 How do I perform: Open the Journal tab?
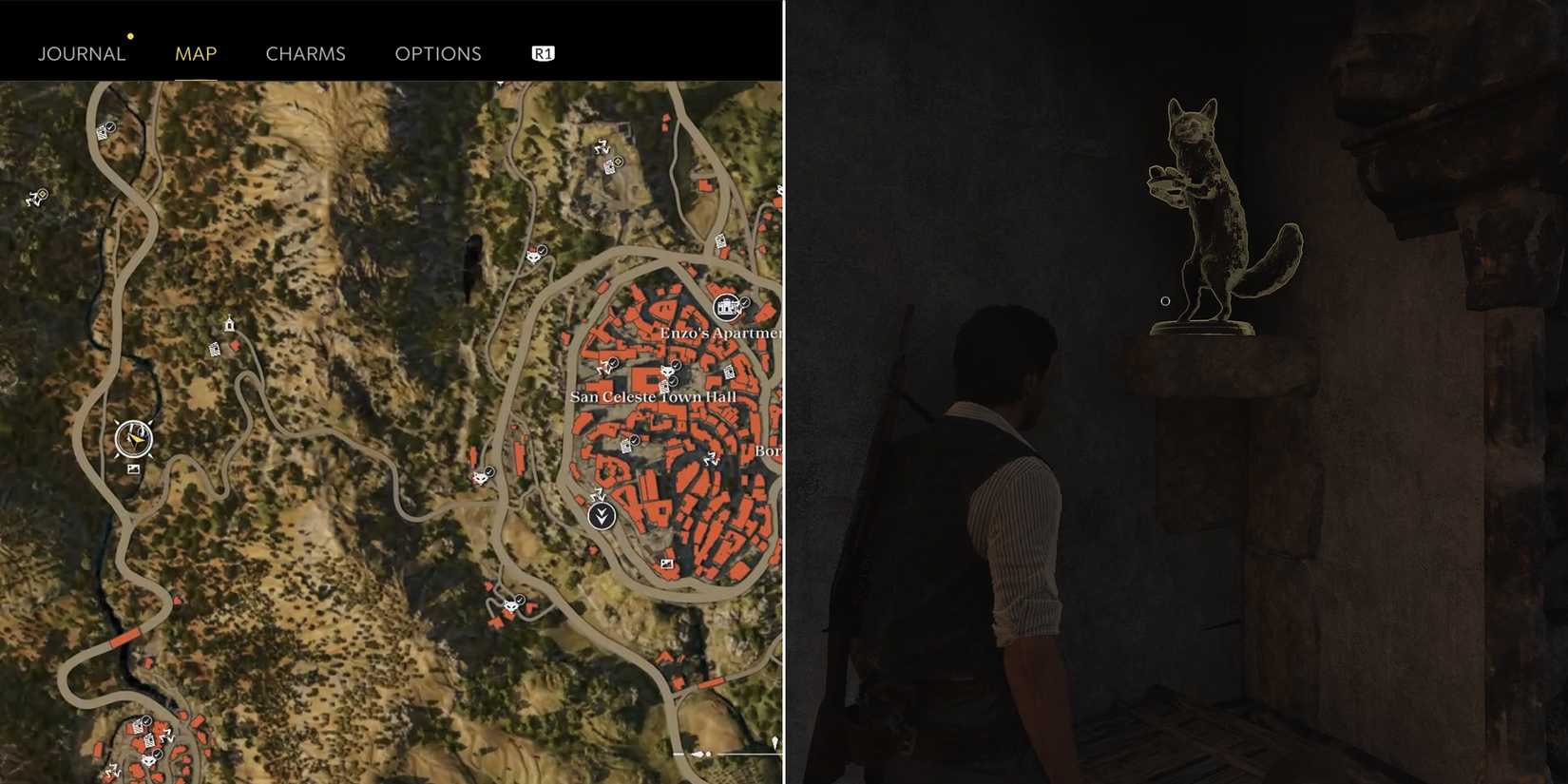pos(81,53)
